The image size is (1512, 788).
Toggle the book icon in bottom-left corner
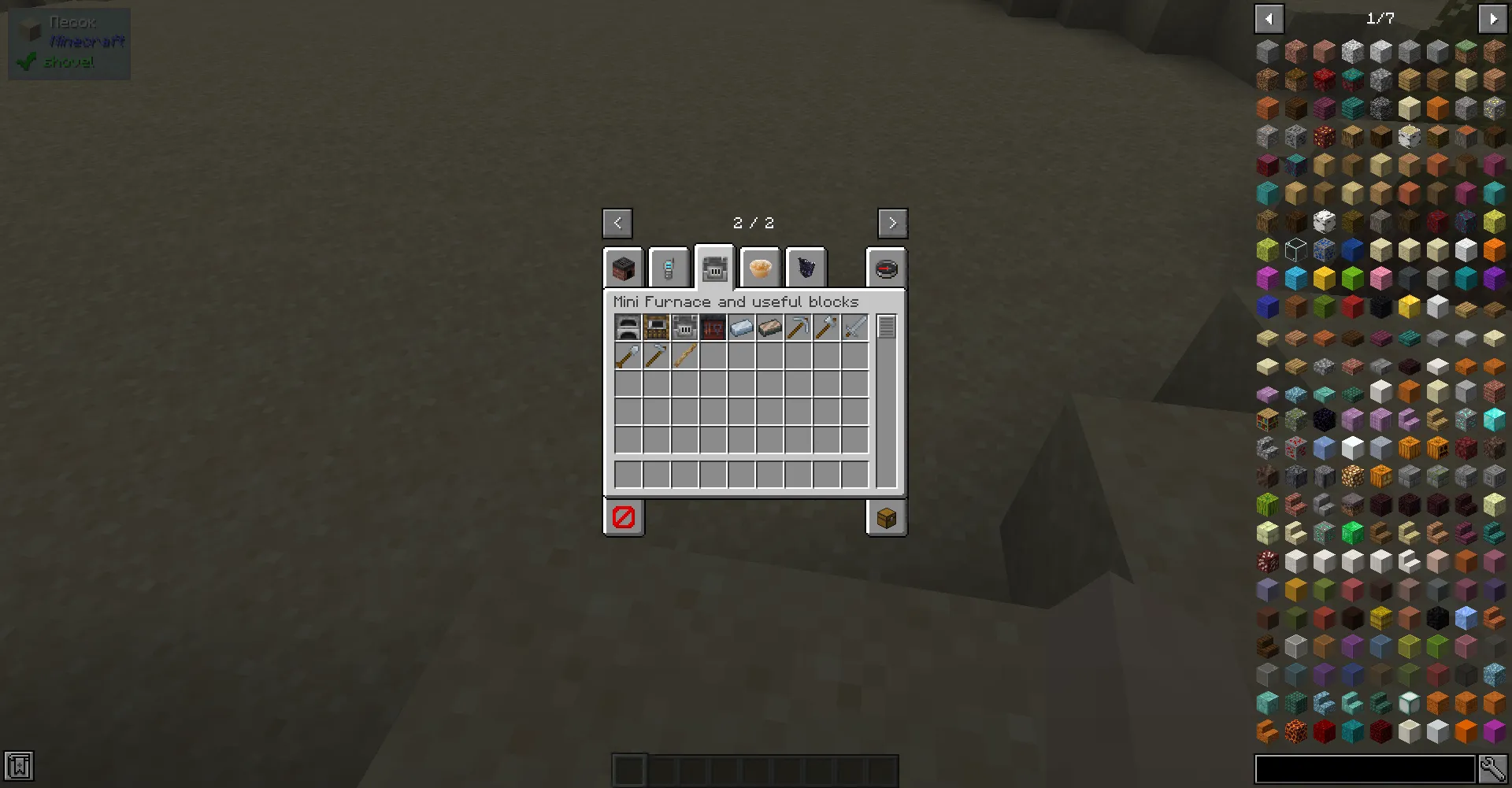19,766
